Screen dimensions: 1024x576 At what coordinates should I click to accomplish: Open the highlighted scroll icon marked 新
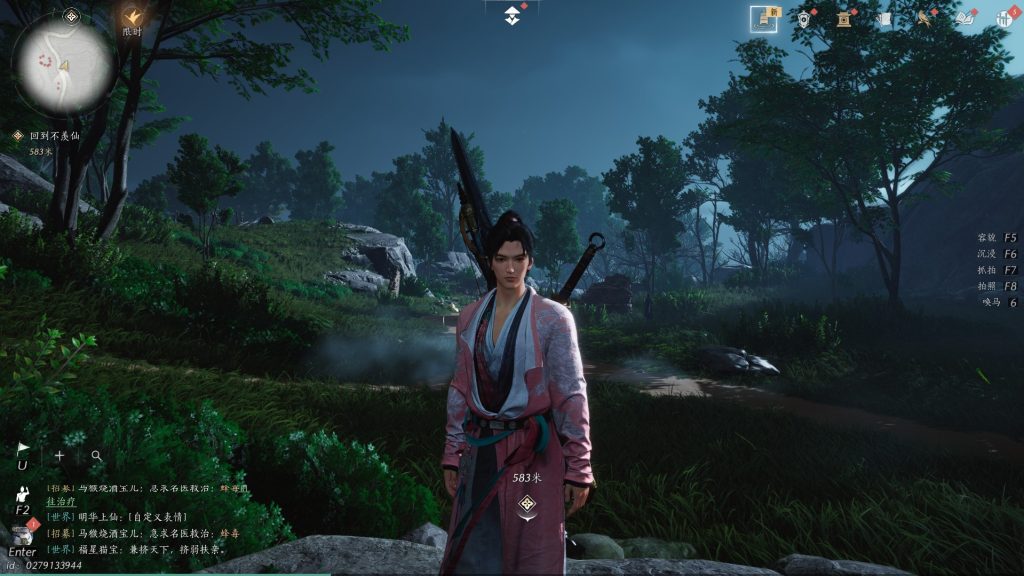765,18
